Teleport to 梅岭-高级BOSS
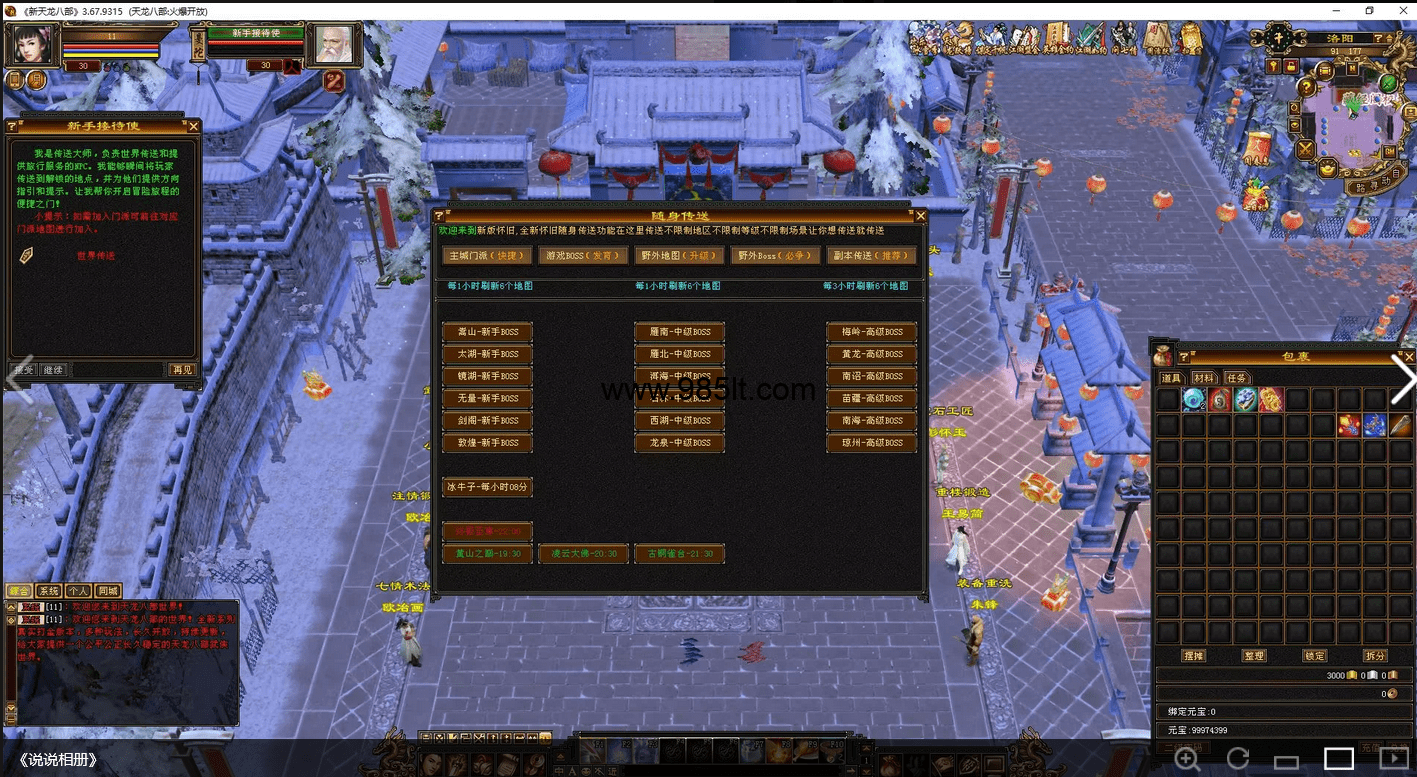Screen dimensions: 1417x777 point(871,332)
